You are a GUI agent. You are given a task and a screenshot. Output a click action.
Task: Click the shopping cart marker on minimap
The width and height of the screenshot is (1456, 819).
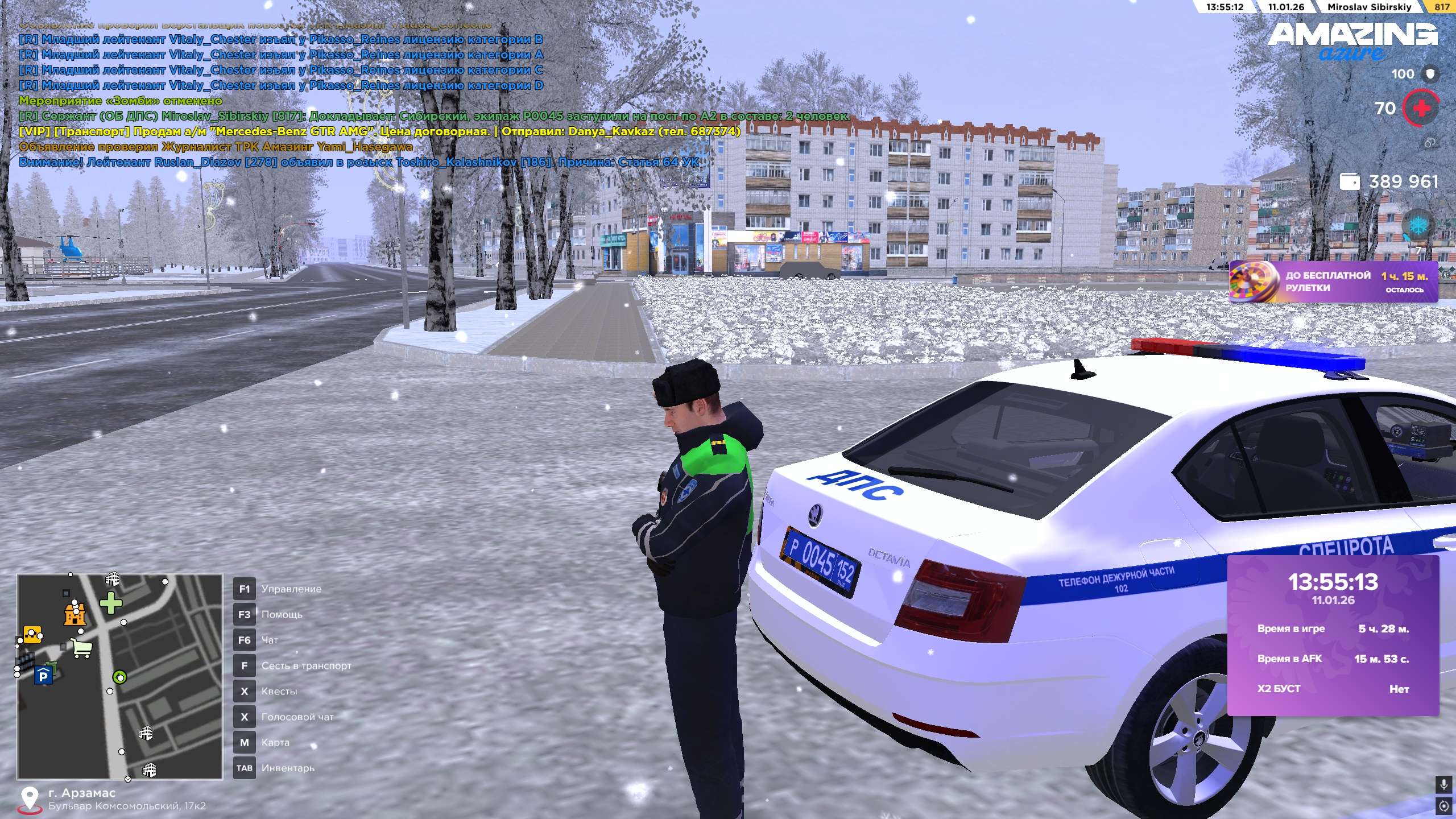point(82,648)
